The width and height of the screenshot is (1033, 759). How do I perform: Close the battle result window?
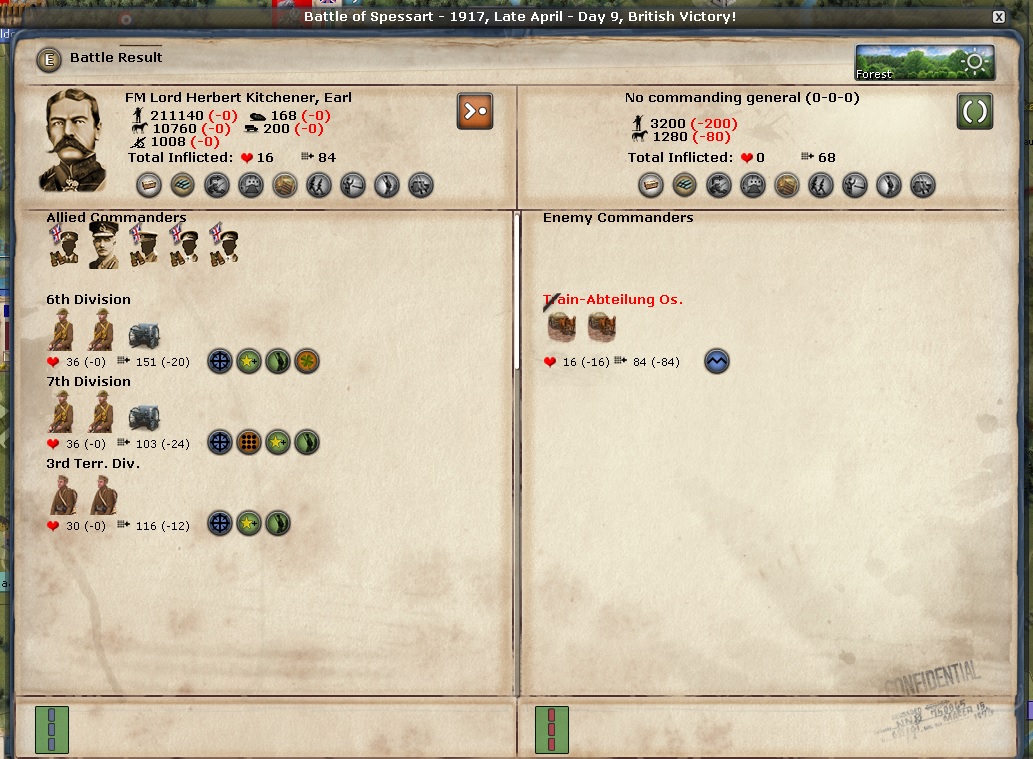998,17
